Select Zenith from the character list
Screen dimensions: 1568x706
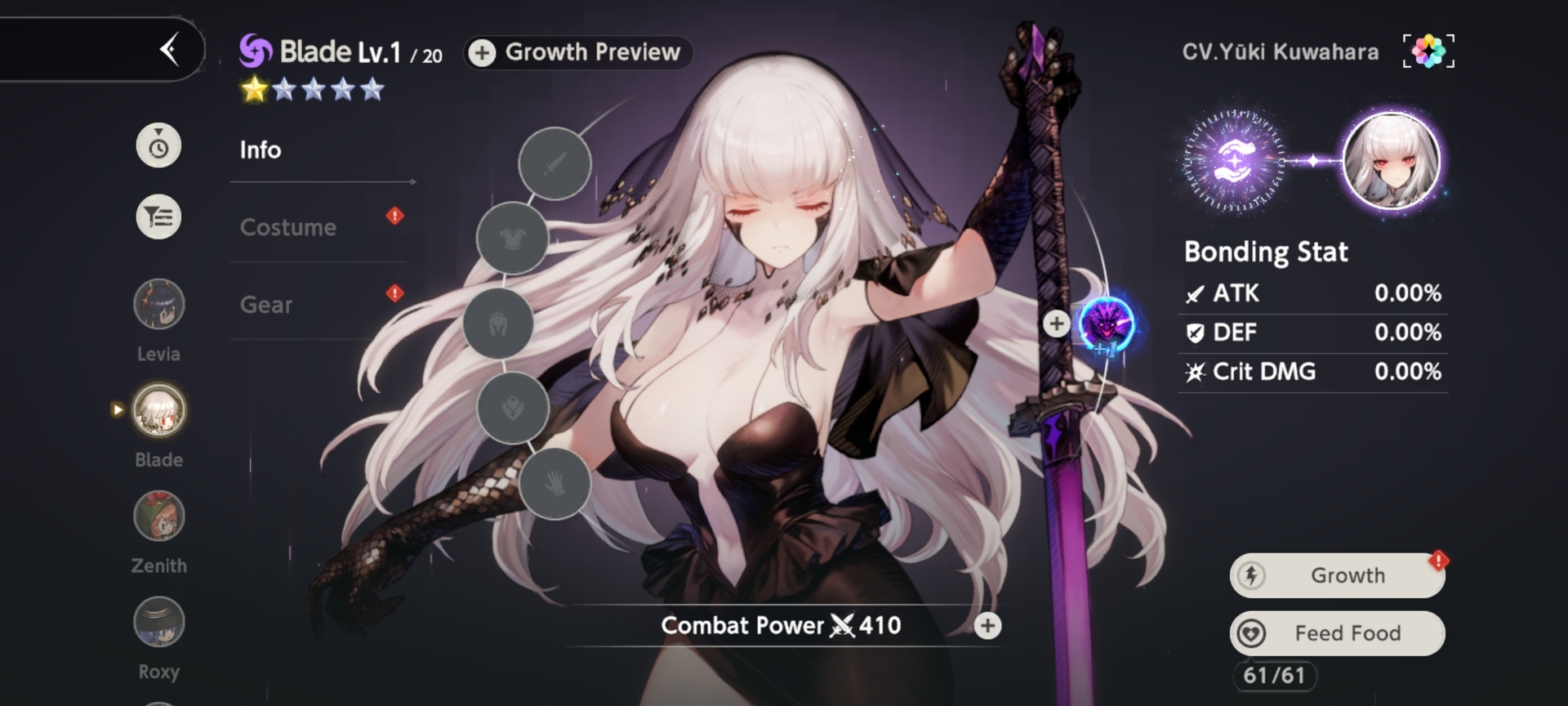tap(158, 516)
